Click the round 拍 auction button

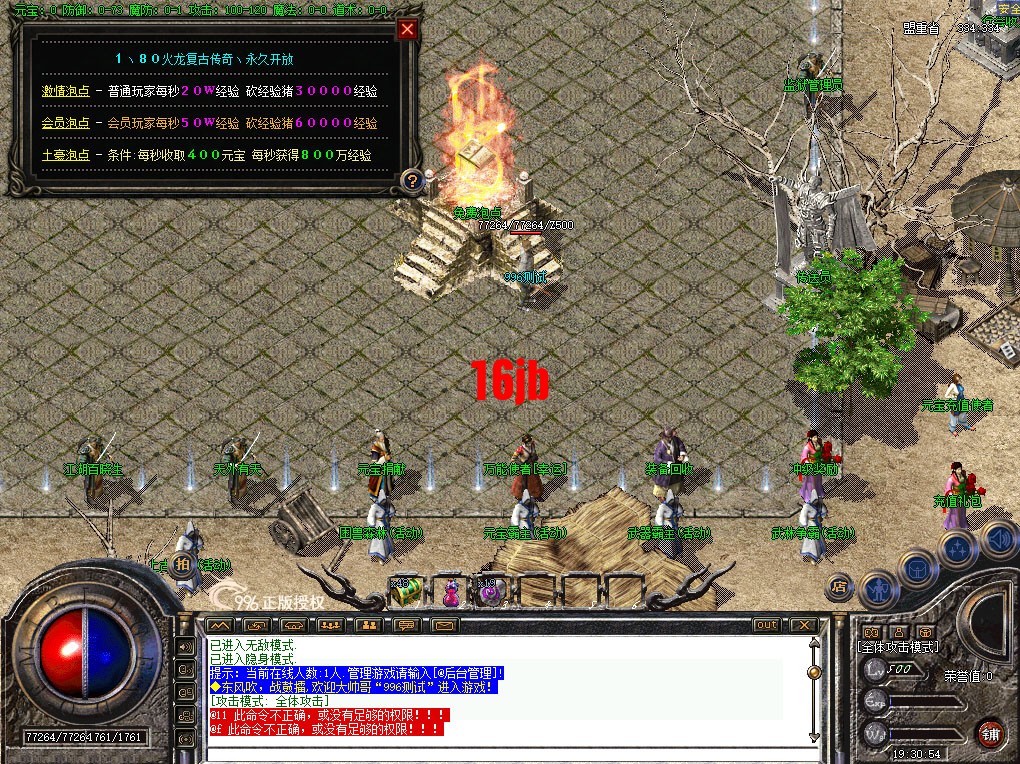(x=182, y=563)
